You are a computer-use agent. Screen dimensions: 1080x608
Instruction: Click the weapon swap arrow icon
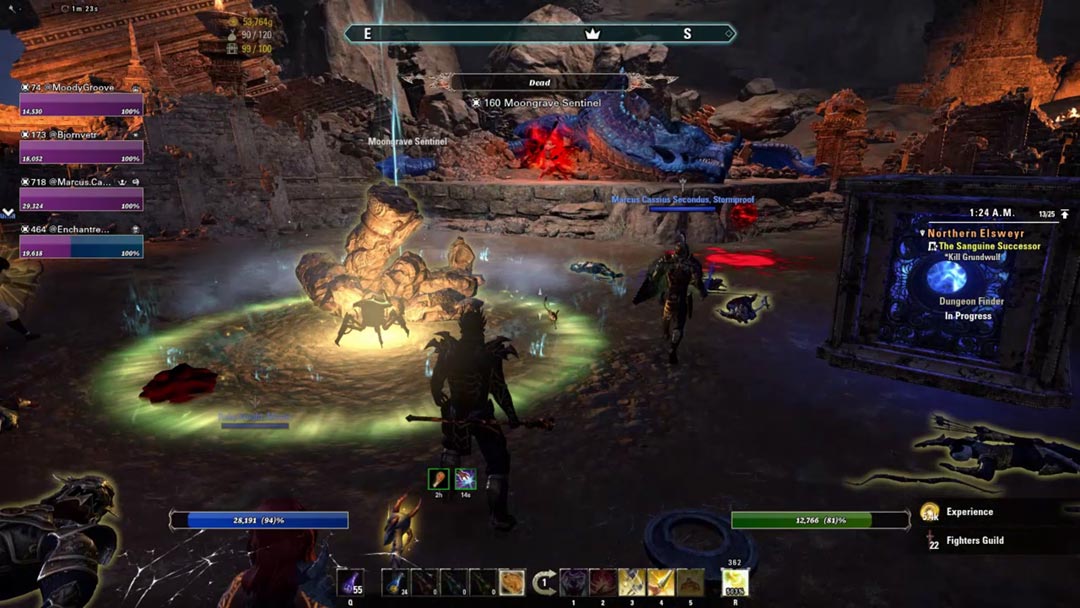(545, 582)
